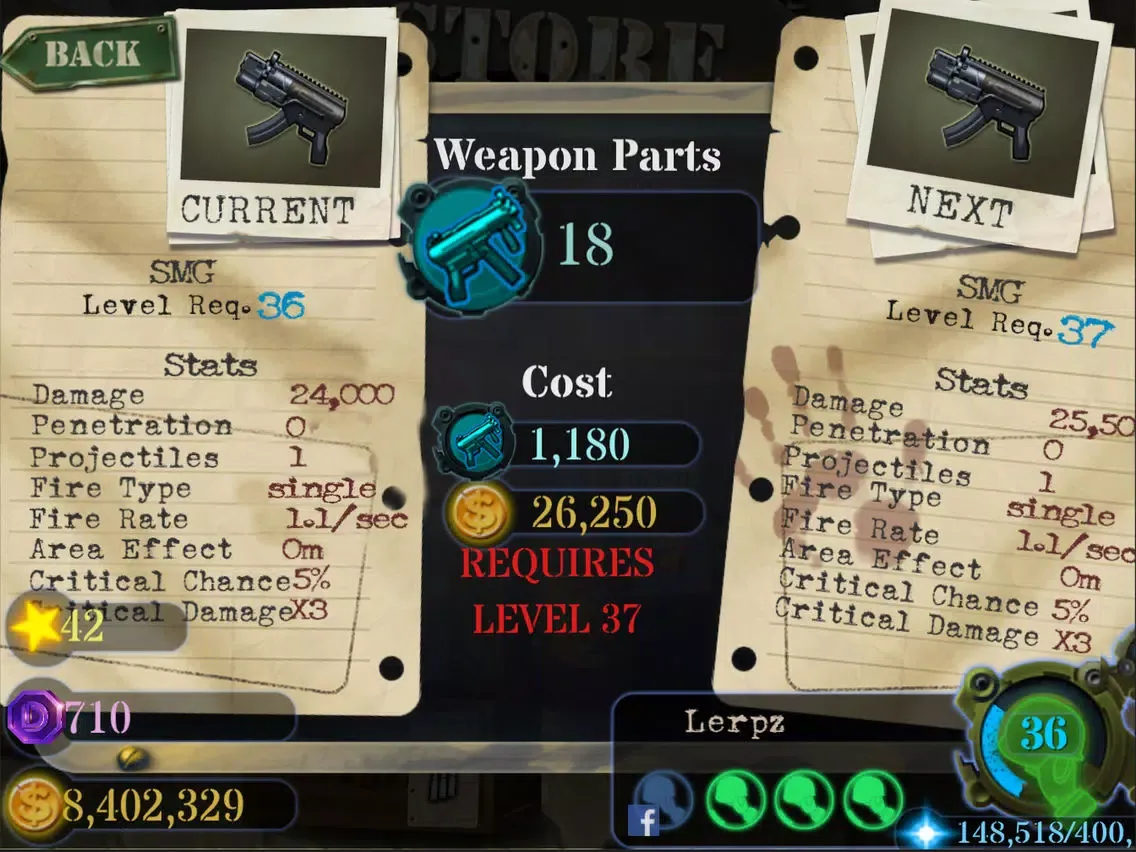Tap the gold coin balance icon
The width and height of the screenshot is (1136, 852).
pos(35,804)
